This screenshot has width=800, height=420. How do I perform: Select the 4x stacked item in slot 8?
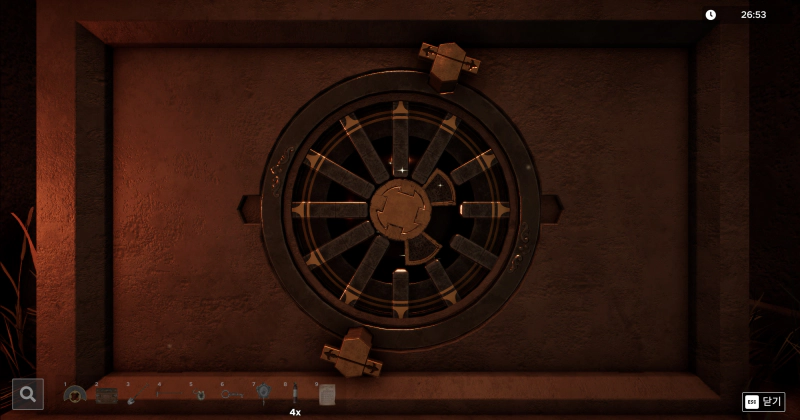pos(295,396)
